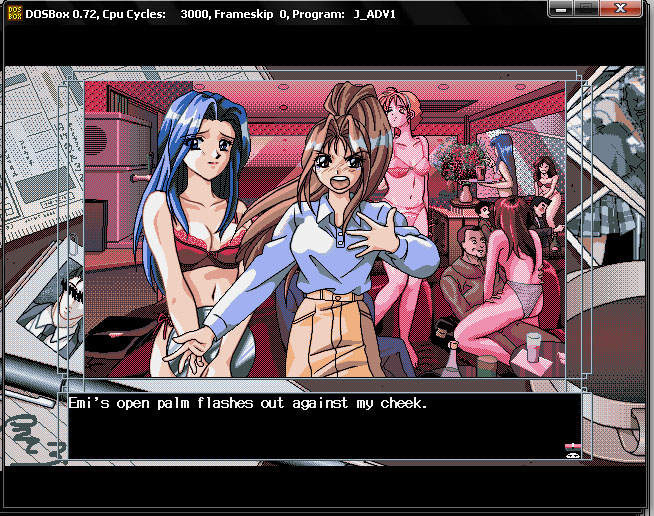Minimize the DOSBox window
Screen dimensions: 654x516
(x=563, y=6)
